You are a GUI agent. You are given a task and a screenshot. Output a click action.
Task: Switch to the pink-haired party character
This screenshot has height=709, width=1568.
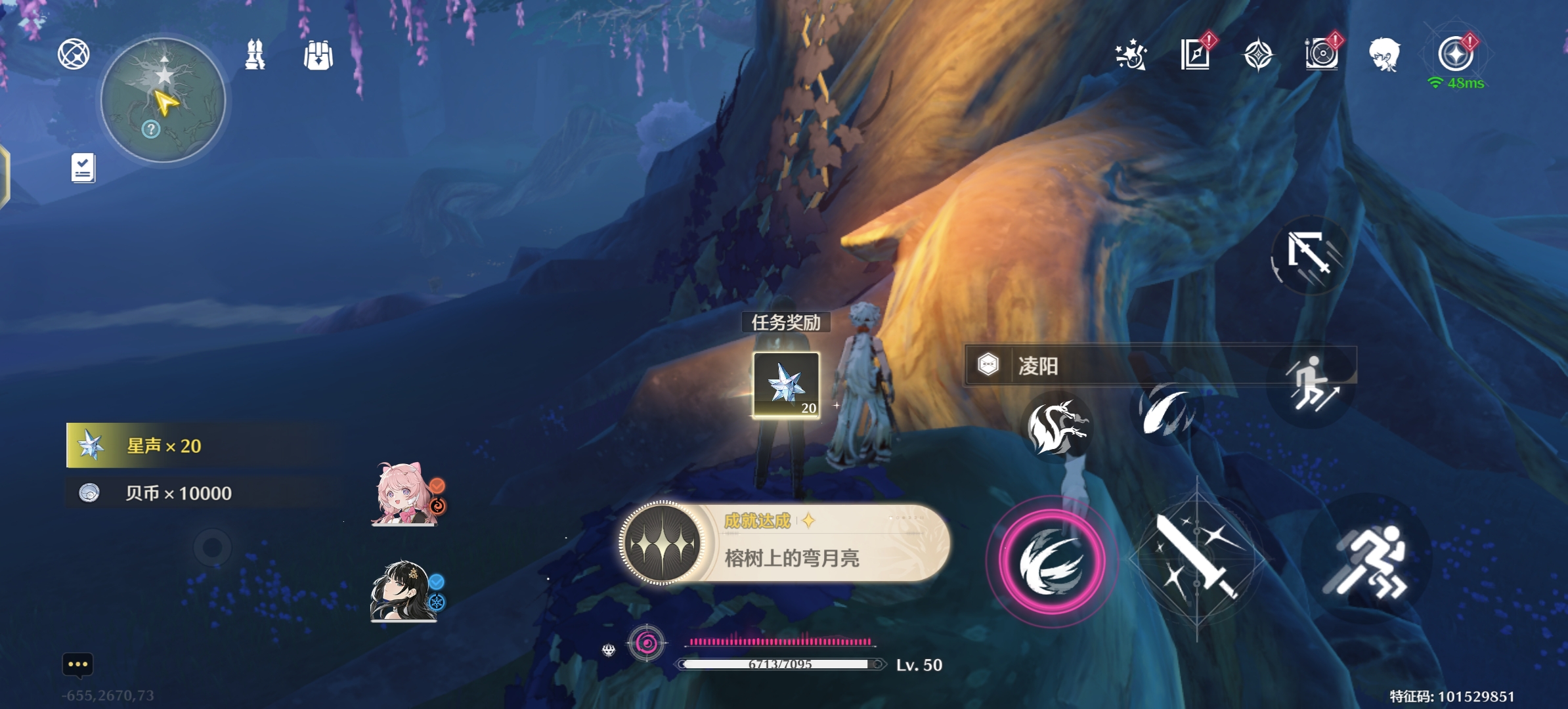(x=404, y=494)
